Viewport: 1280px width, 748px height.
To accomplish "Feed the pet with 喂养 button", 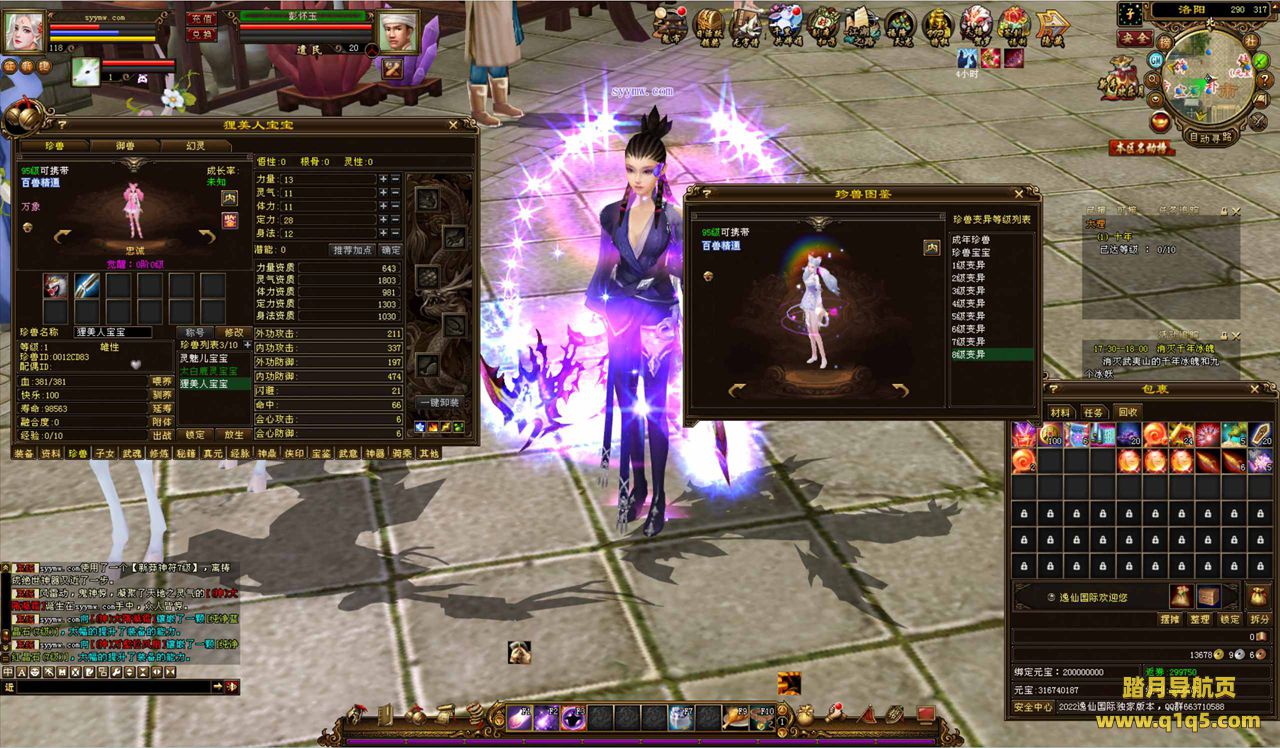I will pos(162,381).
